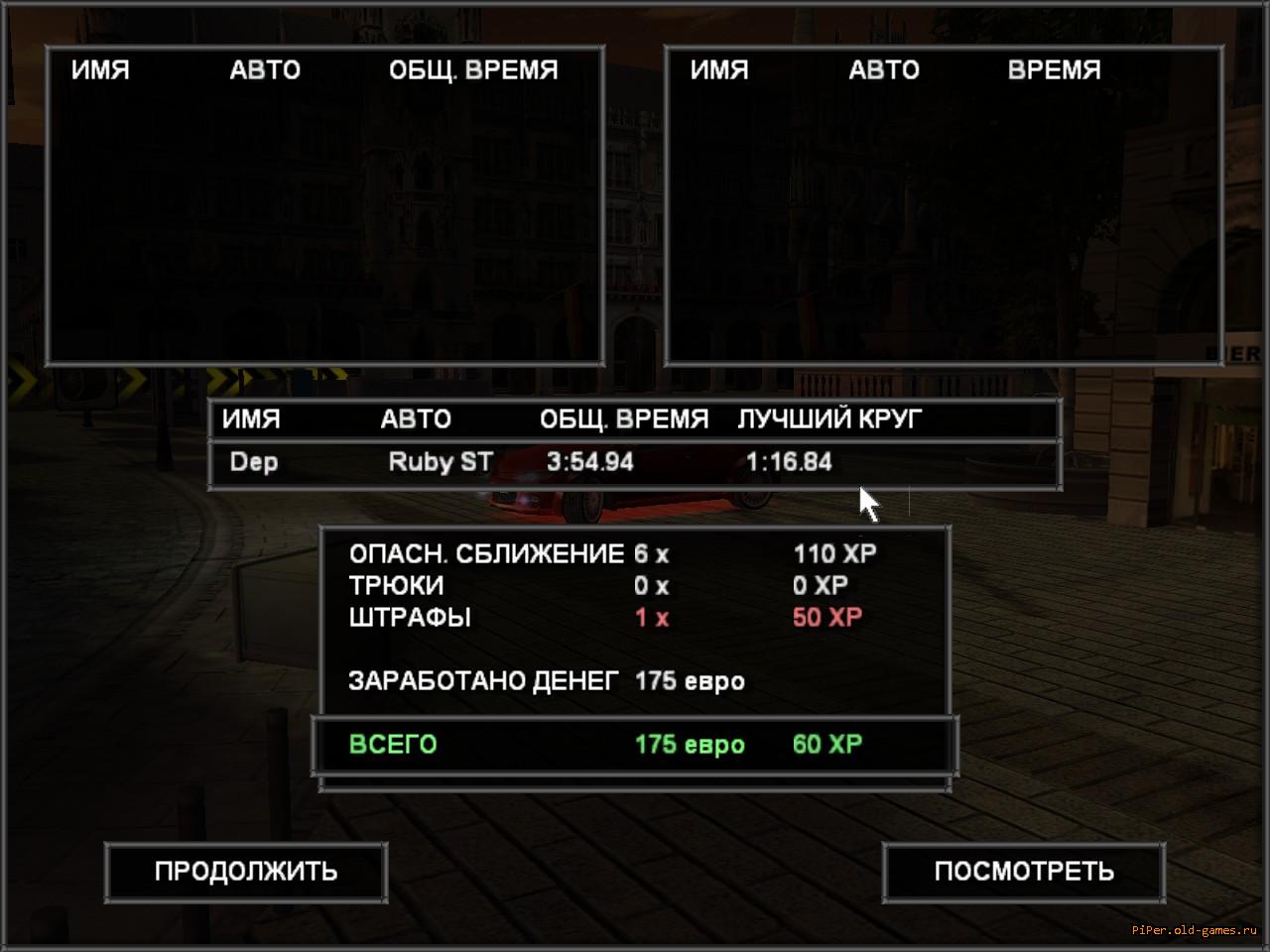Open the replay with ПОСМОТРЕТЬ
The image size is (1270, 952).
point(1023,872)
